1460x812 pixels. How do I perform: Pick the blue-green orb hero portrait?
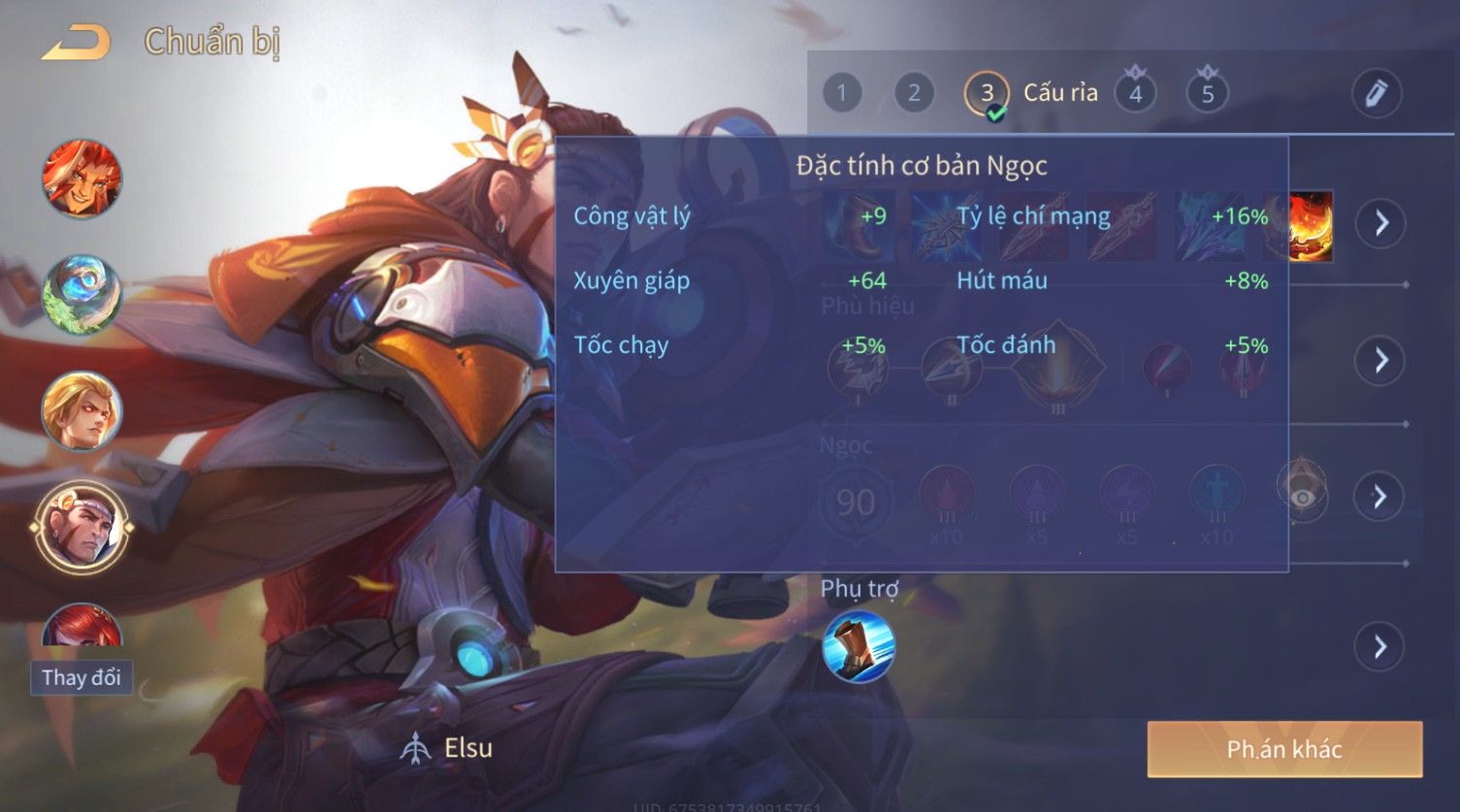pos(81,295)
